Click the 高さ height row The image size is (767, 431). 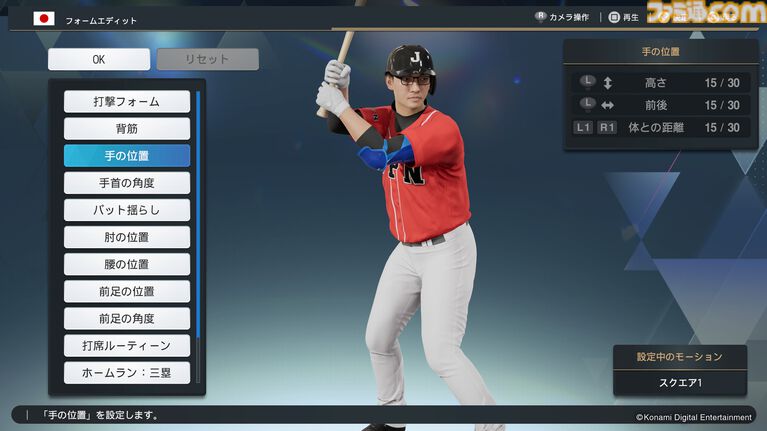coord(660,83)
